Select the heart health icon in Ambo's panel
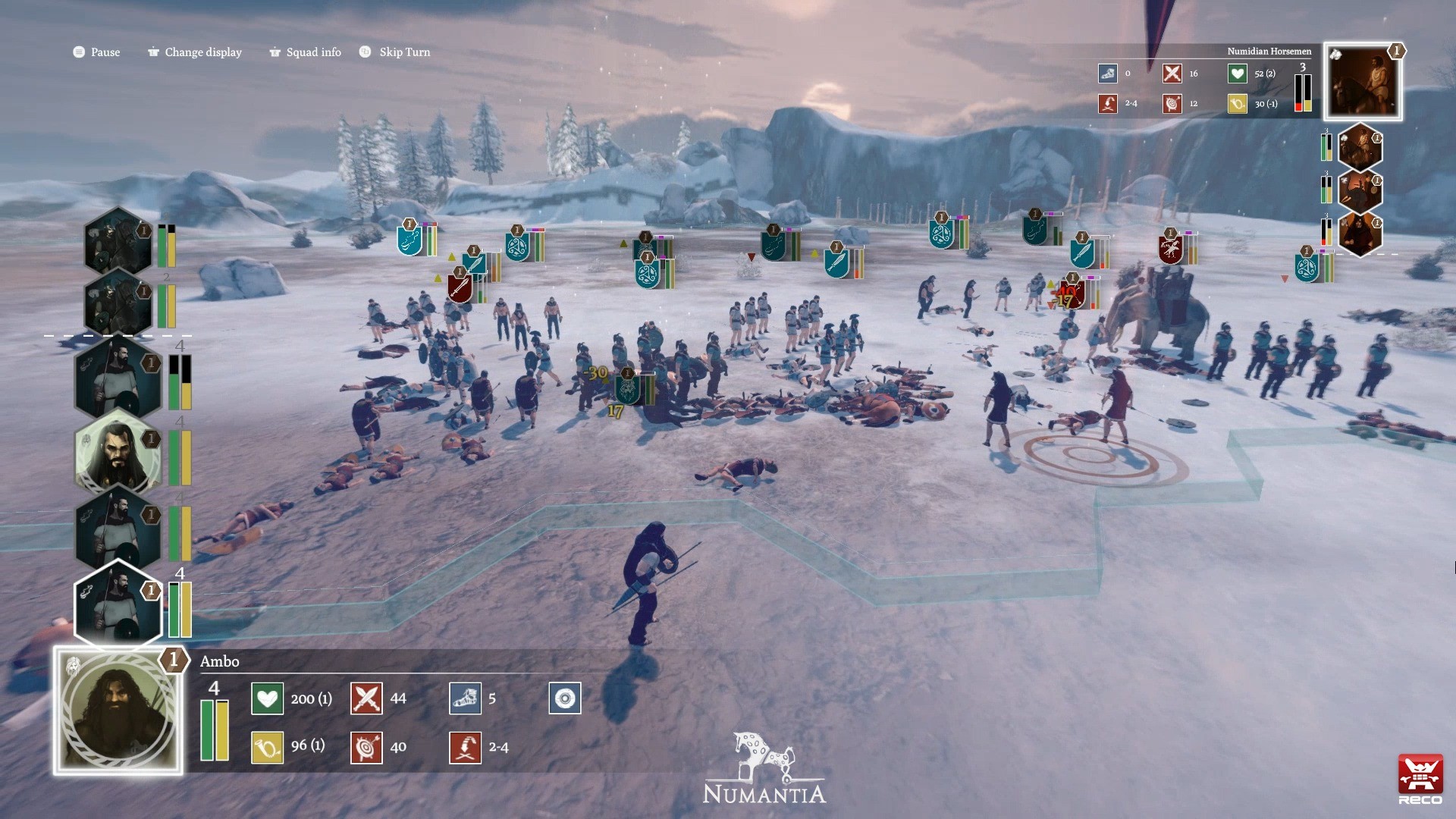This screenshot has width=1456, height=819. pyautogui.click(x=266, y=698)
